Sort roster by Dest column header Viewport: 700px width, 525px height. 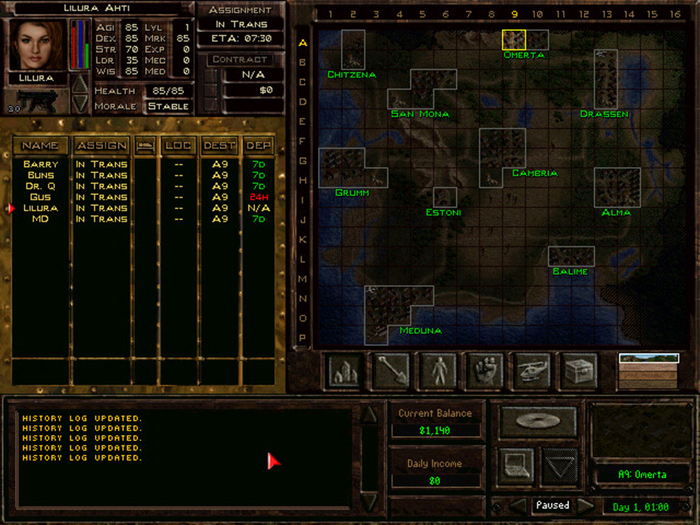219,146
